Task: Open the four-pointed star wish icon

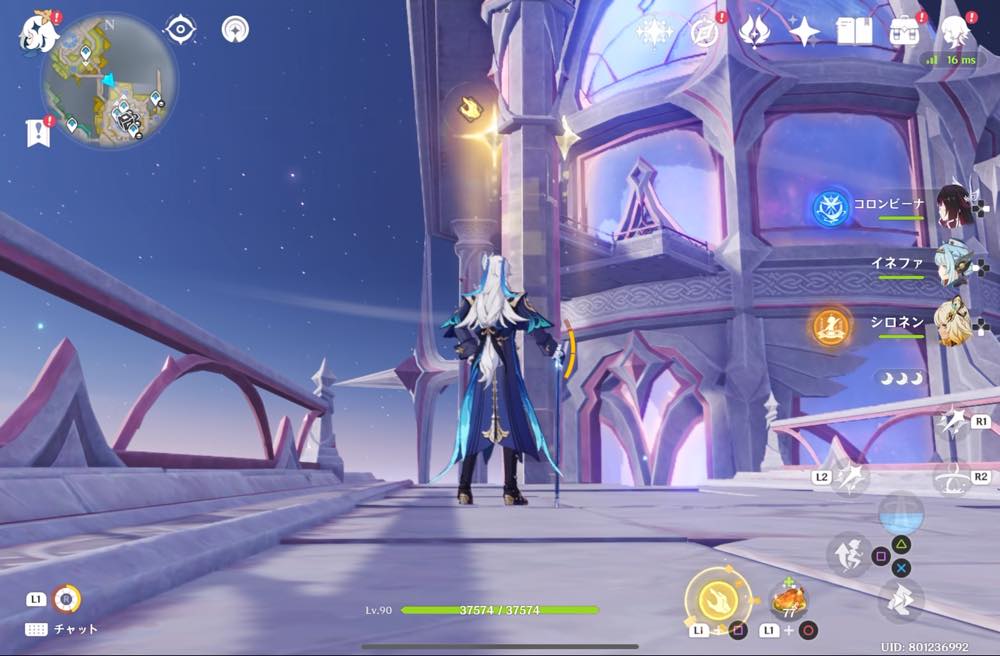Action: click(803, 32)
